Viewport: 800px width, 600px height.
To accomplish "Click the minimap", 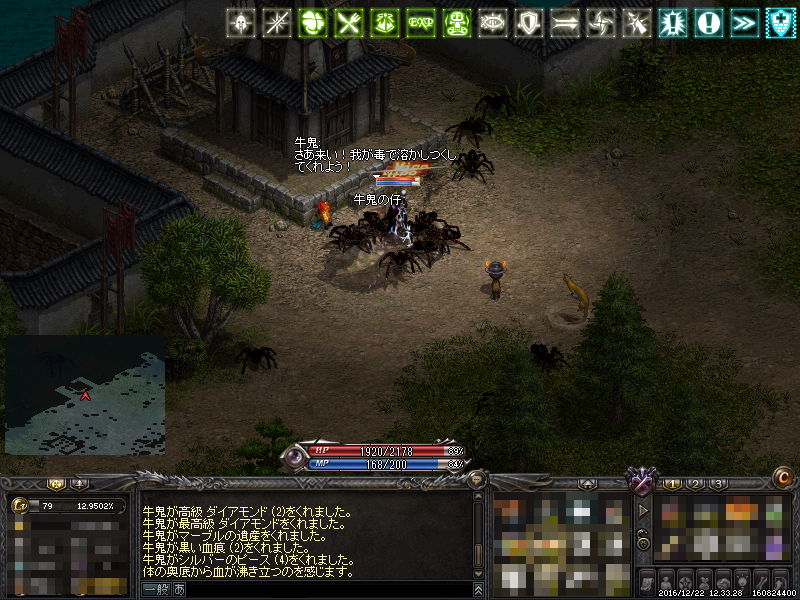I will (x=85, y=394).
